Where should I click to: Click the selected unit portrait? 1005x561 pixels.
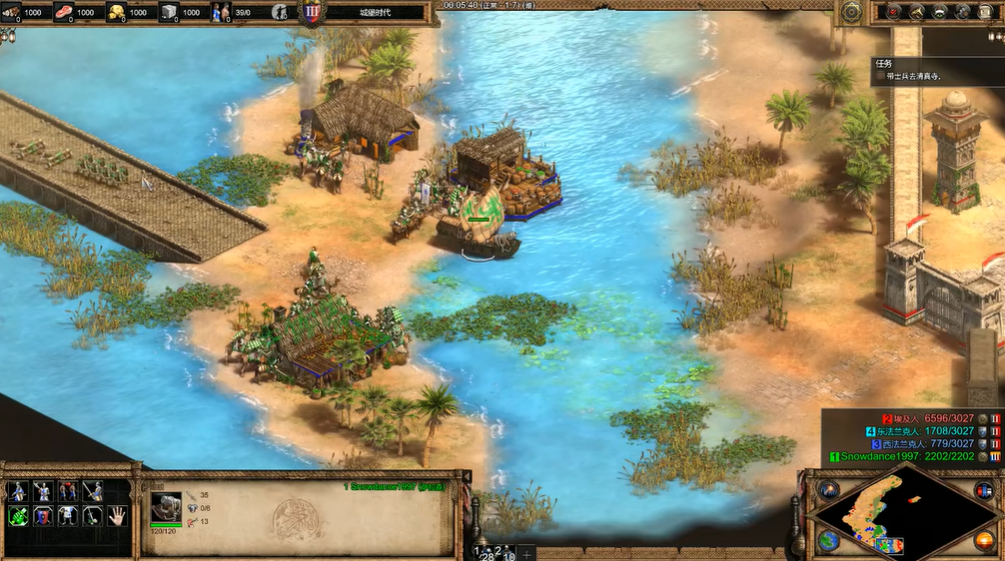coord(166,503)
